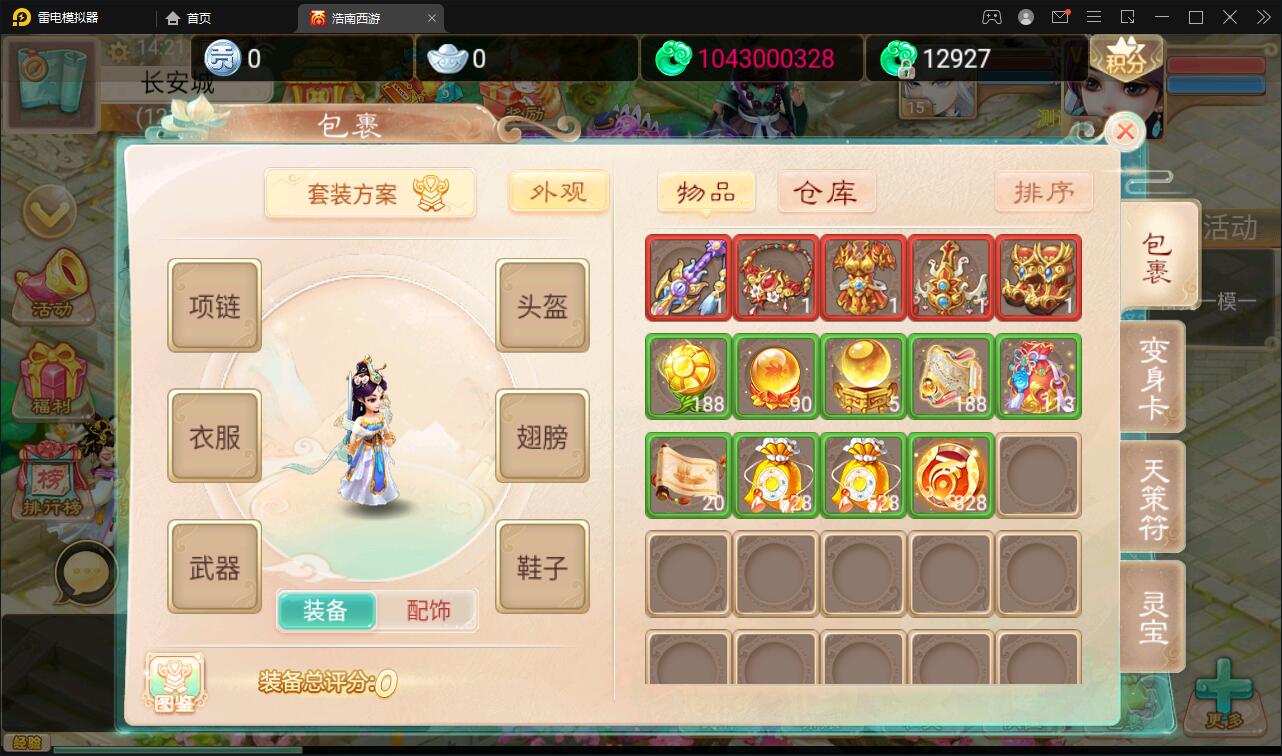Viewport: 1282px width, 756px height.
Task: Select the scroll item with count 20
Action: [688, 475]
